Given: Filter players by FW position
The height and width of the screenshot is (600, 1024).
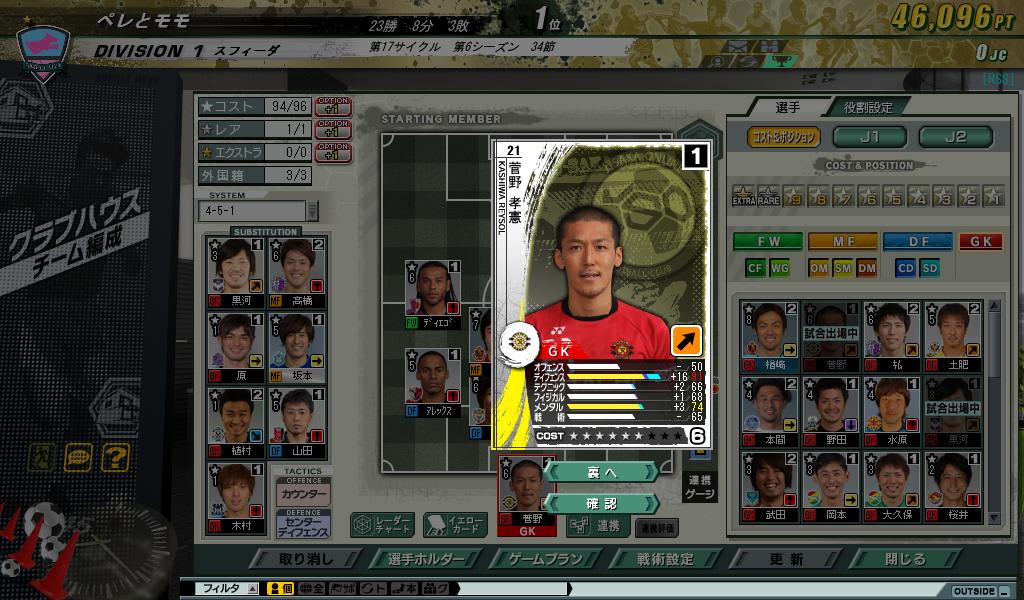Looking at the screenshot, I should coord(767,241).
